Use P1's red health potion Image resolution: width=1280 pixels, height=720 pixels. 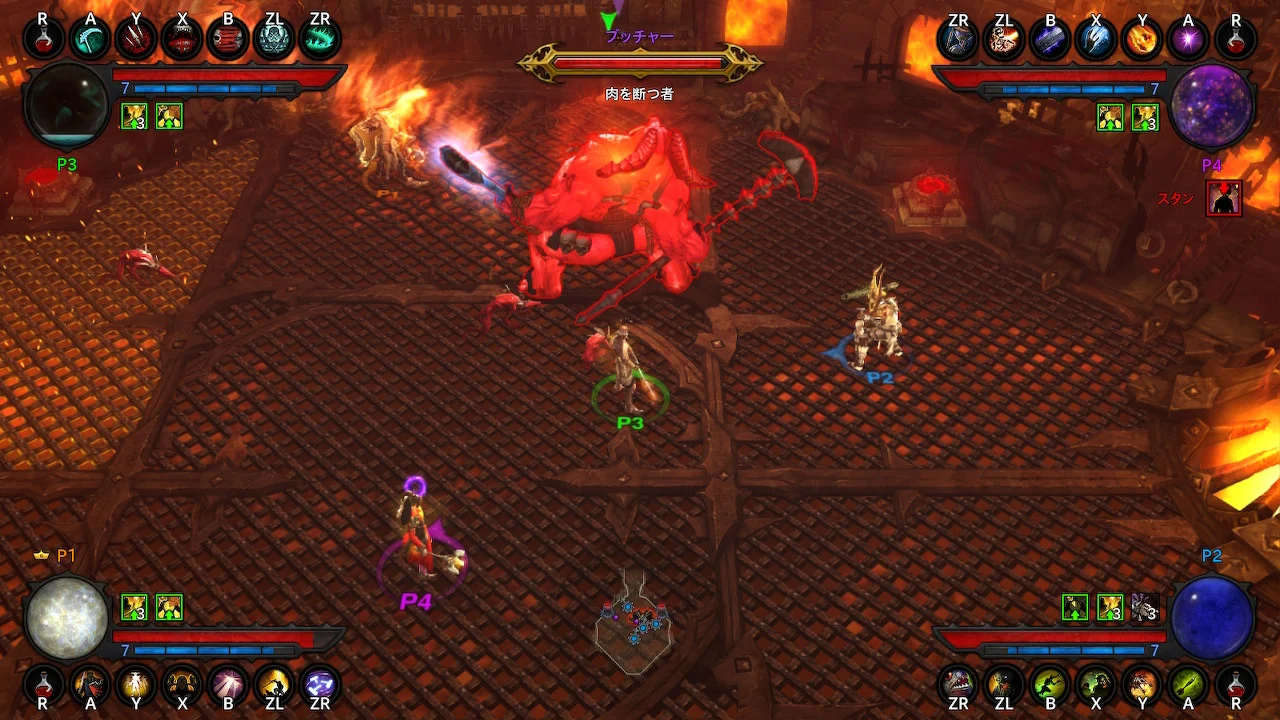click(x=43, y=684)
